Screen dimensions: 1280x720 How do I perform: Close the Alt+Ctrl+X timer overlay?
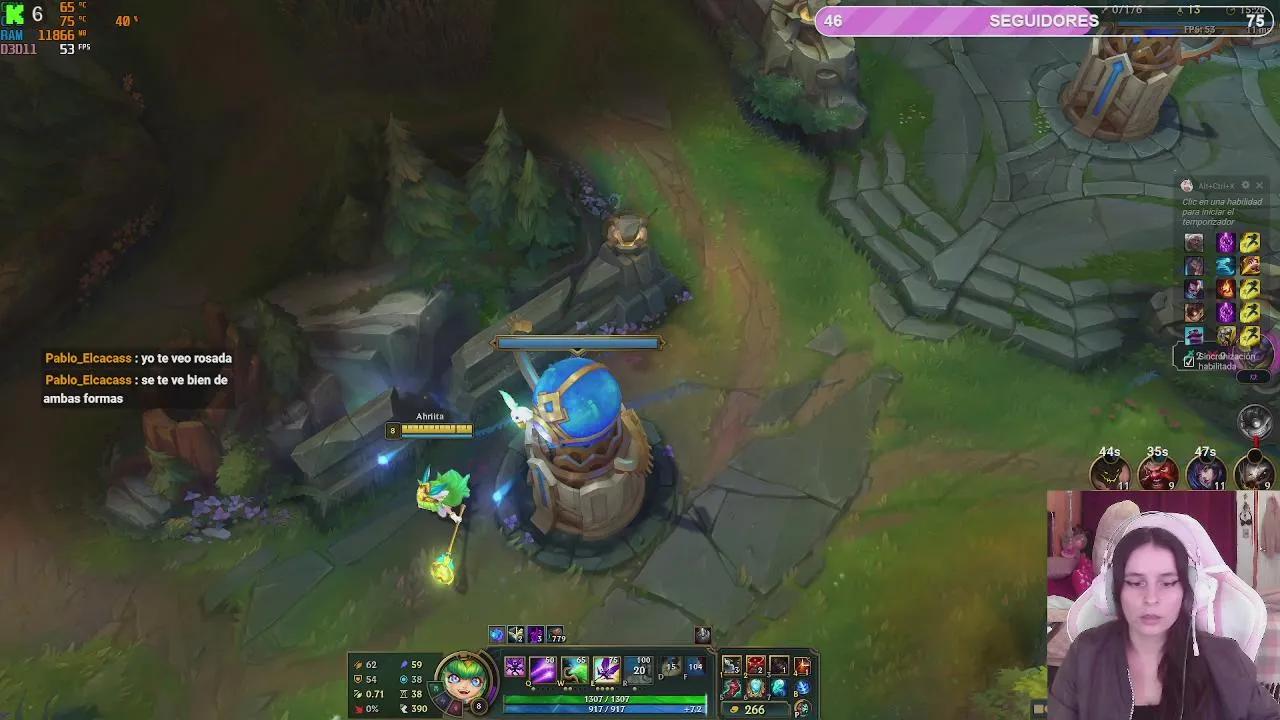tap(1258, 184)
